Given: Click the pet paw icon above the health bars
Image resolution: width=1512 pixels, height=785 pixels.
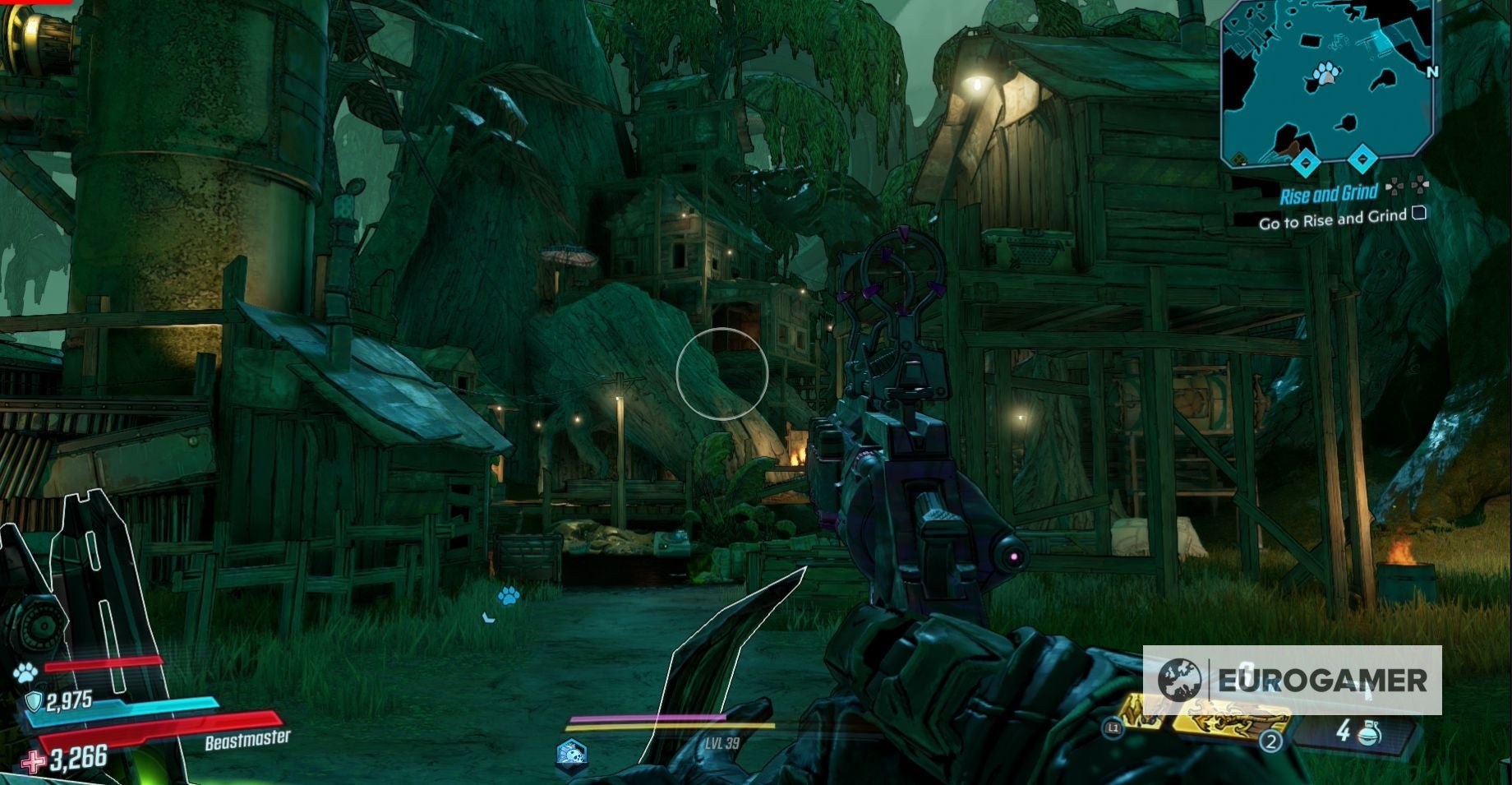Looking at the screenshot, I should (x=25, y=672).
